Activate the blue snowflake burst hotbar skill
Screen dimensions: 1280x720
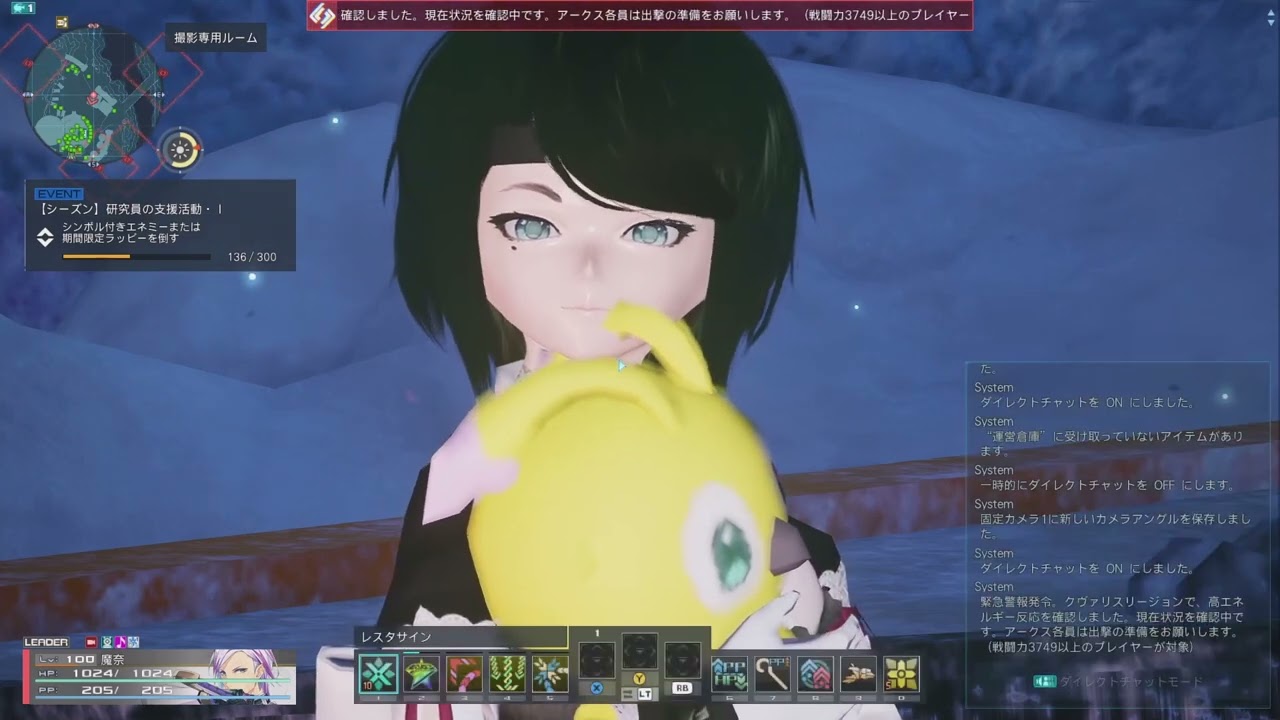(550, 673)
